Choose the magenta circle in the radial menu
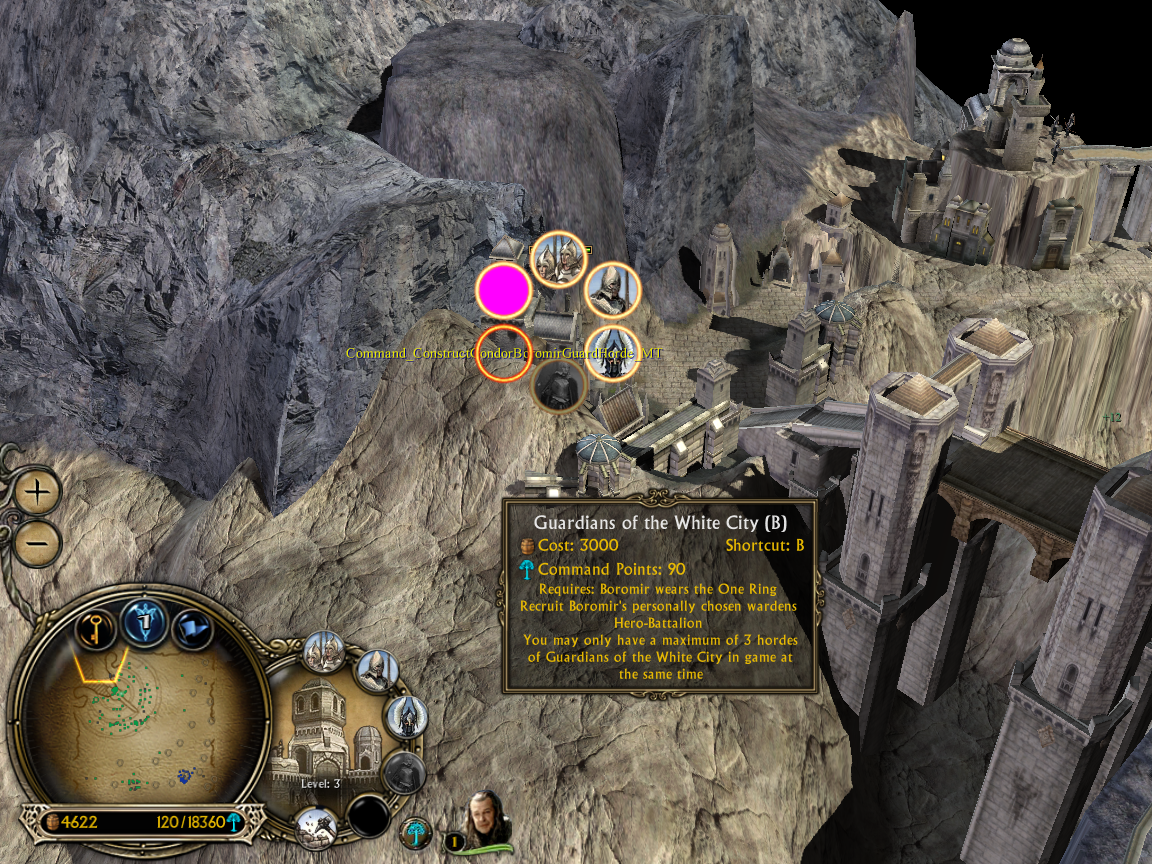Image resolution: width=1152 pixels, height=864 pixels. 502,290
